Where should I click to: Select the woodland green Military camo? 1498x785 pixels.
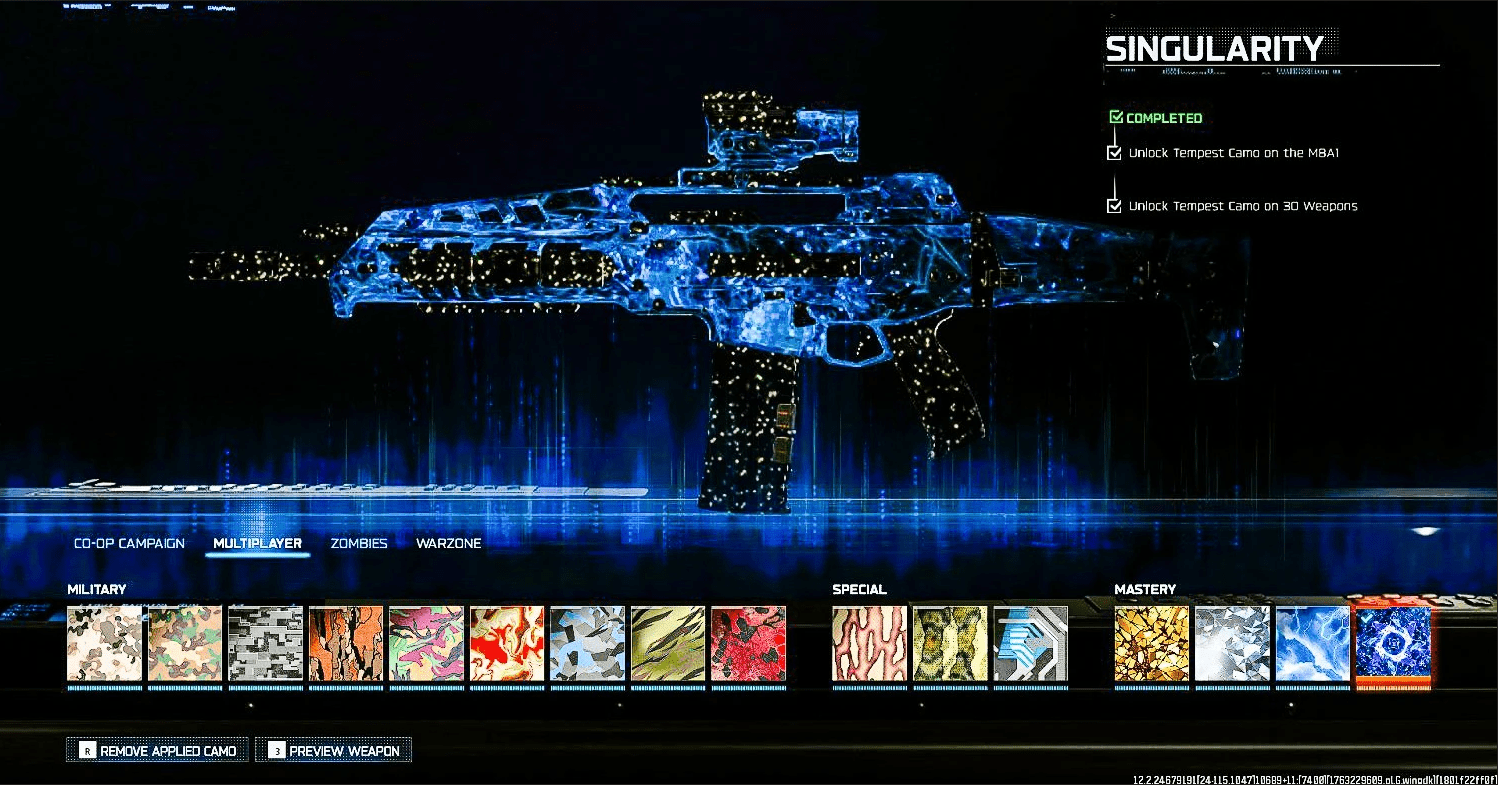tap(186, 645)
